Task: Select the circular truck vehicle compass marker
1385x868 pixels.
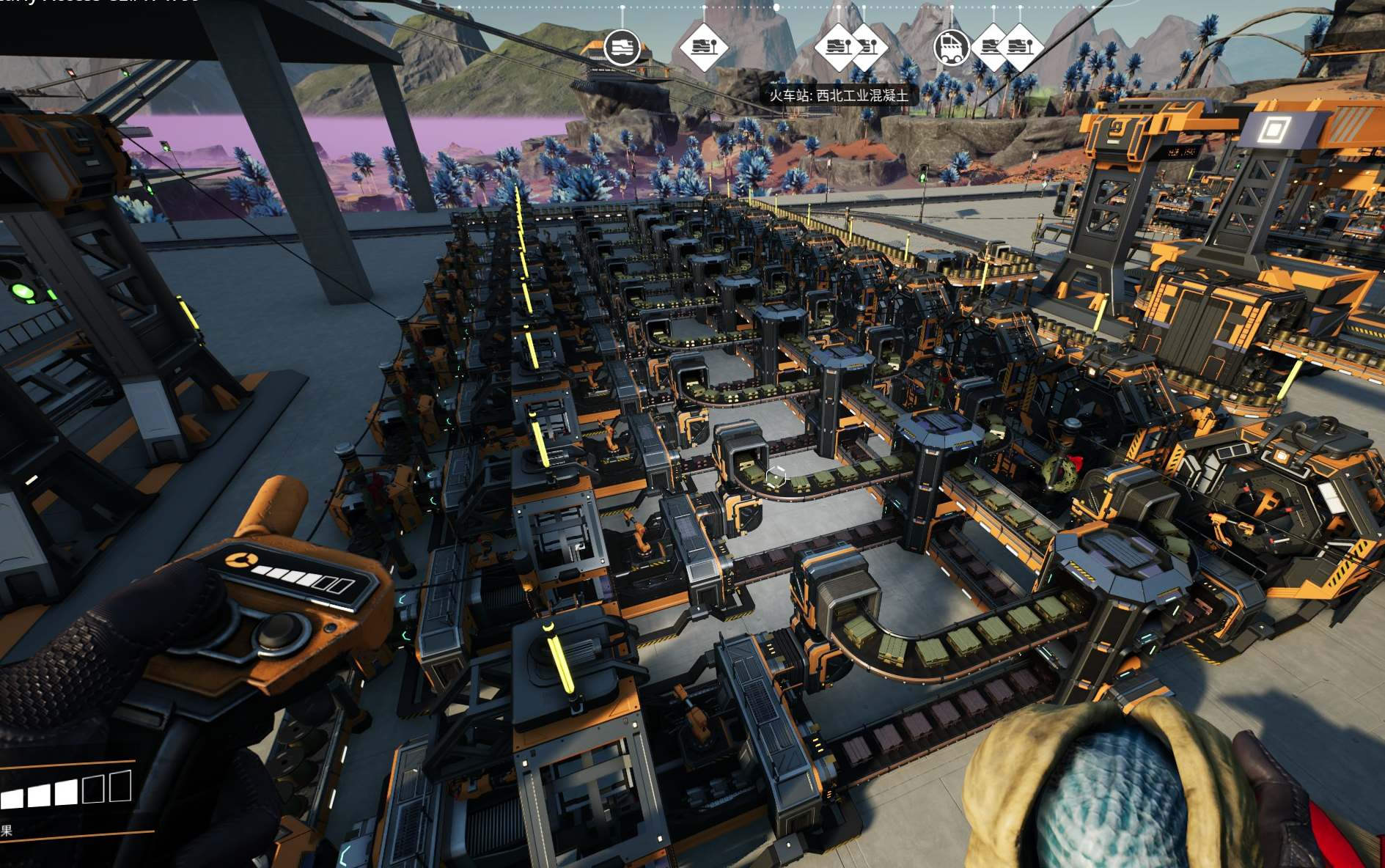Action: (951, 48)
